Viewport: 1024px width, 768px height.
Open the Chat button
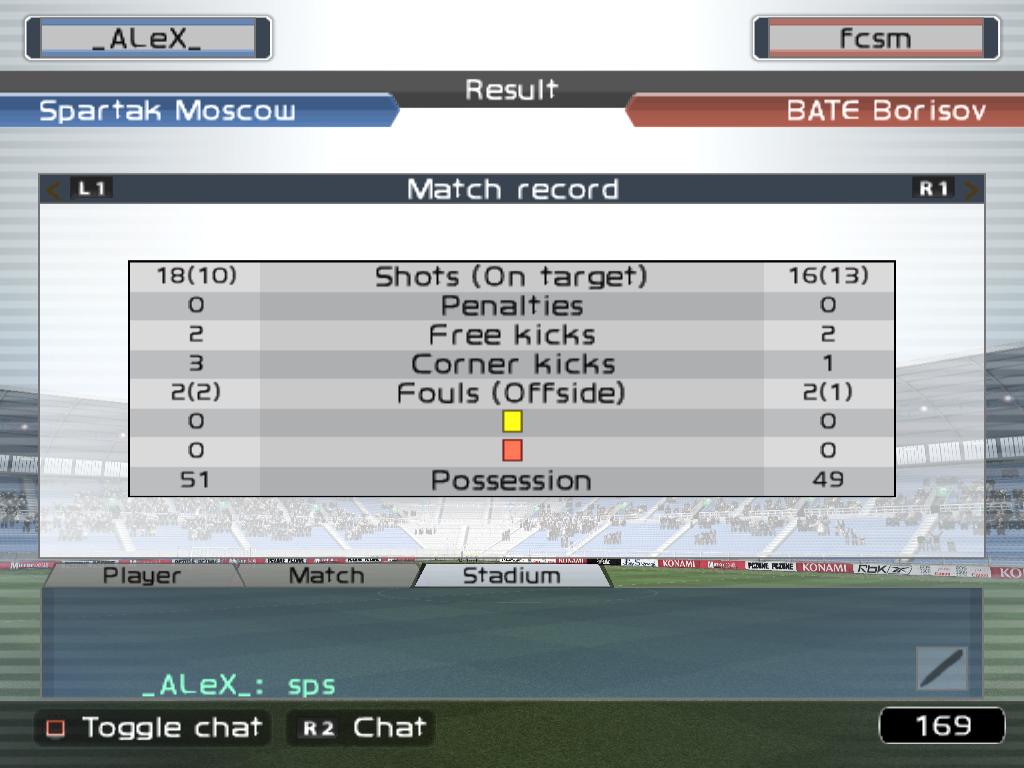click(x=361, y=727)
